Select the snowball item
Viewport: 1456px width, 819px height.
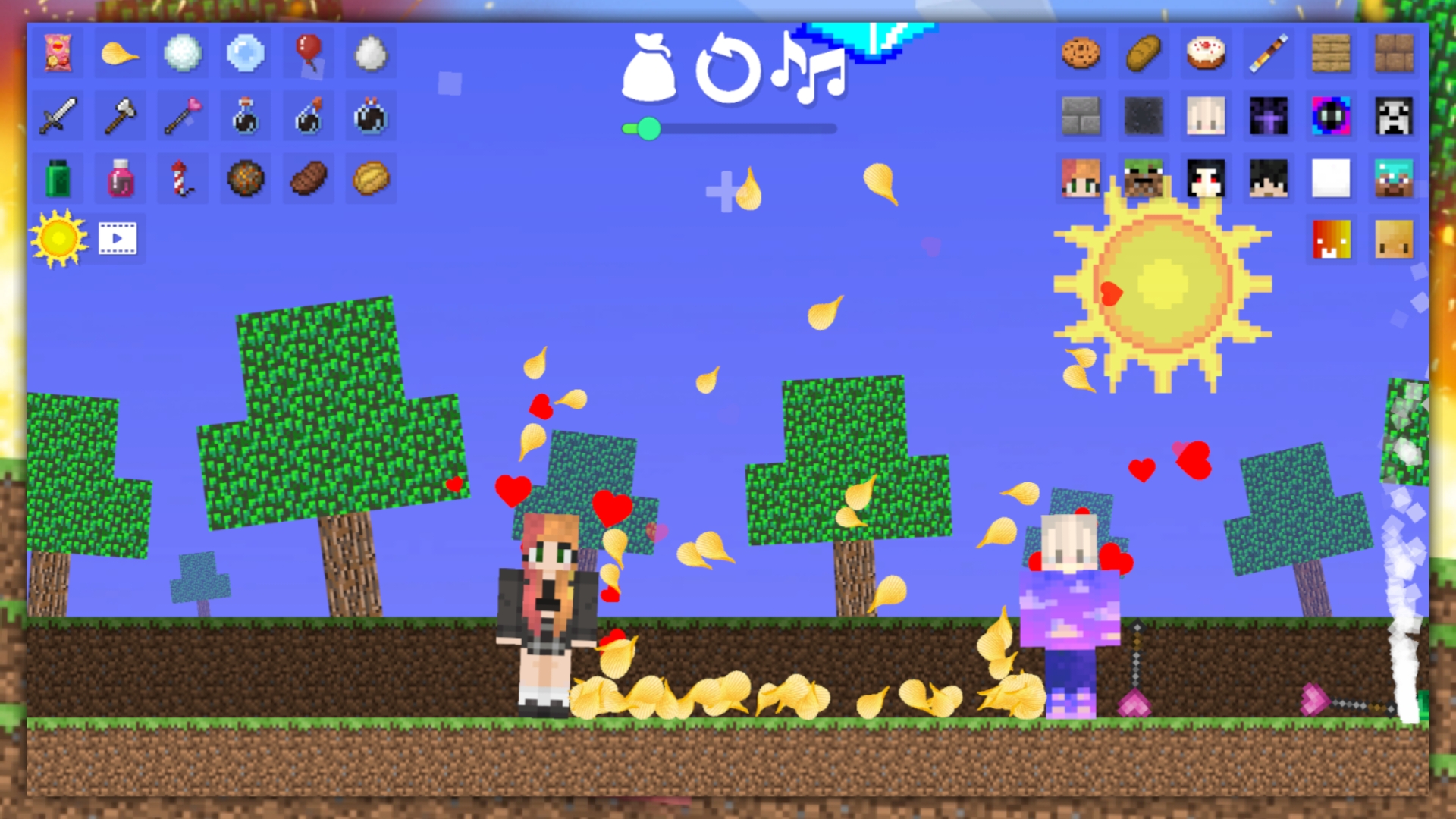[182, 54]
